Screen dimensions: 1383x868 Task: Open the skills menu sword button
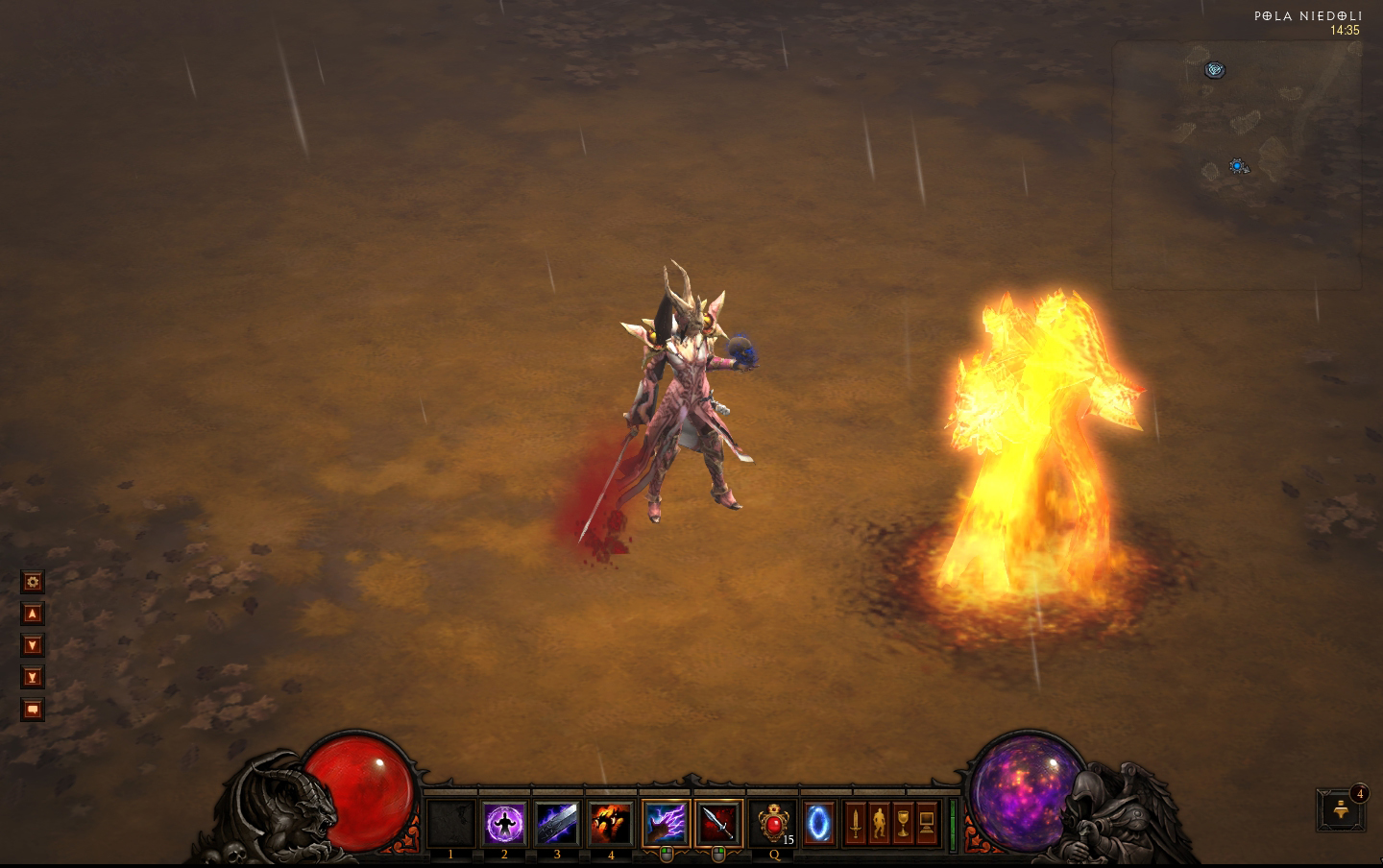click(x=855, y=824)
